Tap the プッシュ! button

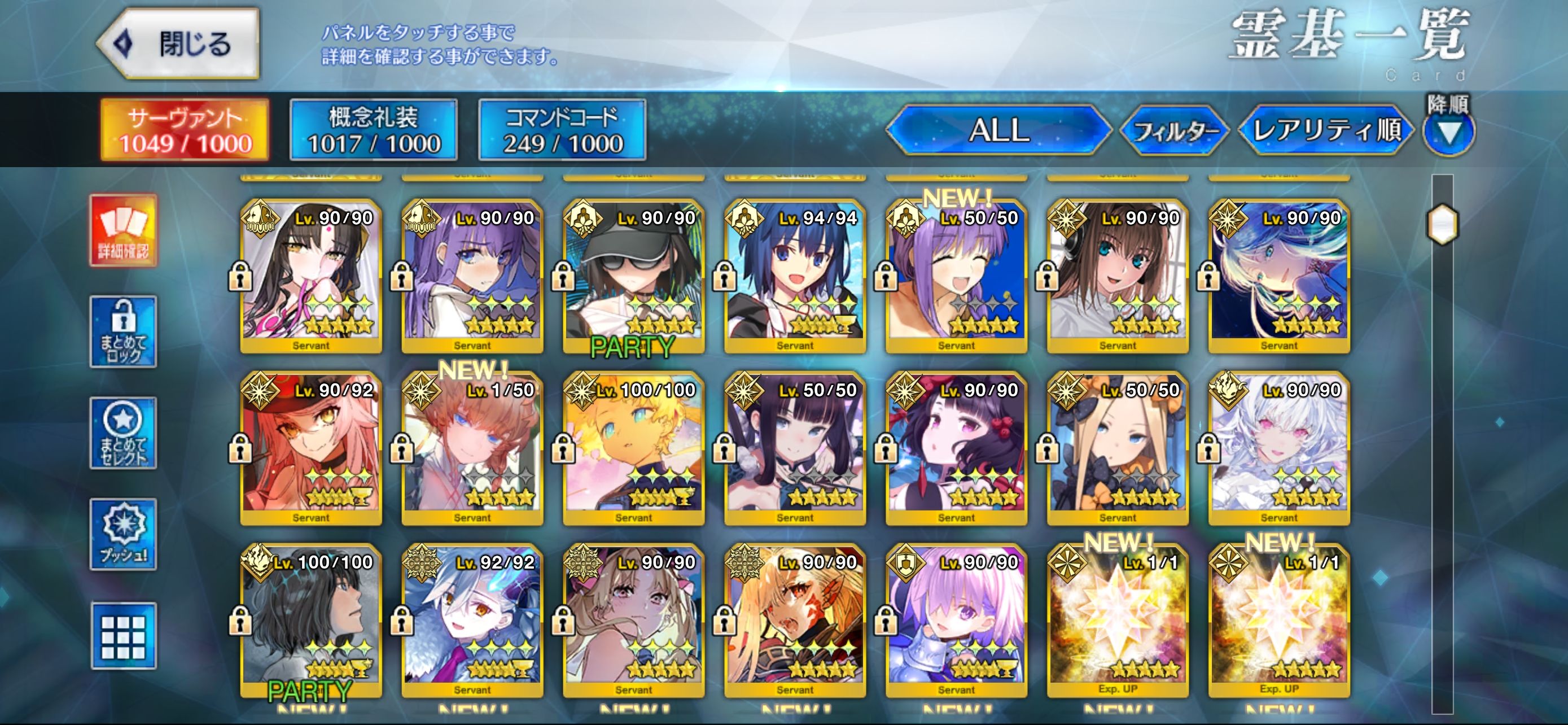coord(124,534)
